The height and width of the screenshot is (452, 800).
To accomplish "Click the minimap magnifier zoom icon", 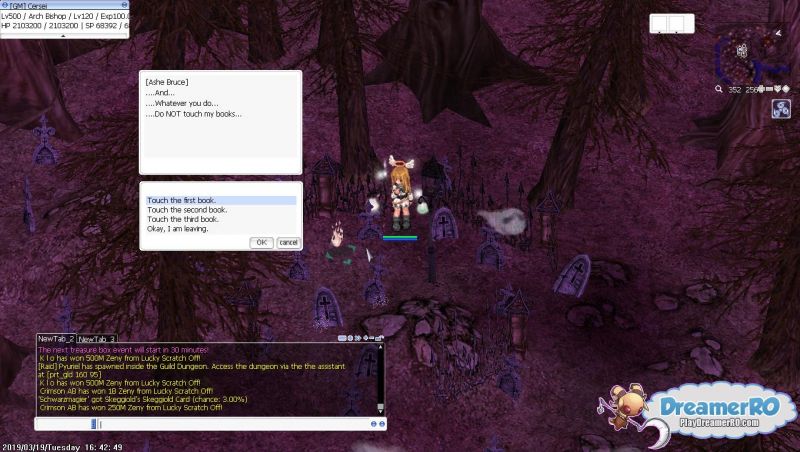I will pos(720,89).
